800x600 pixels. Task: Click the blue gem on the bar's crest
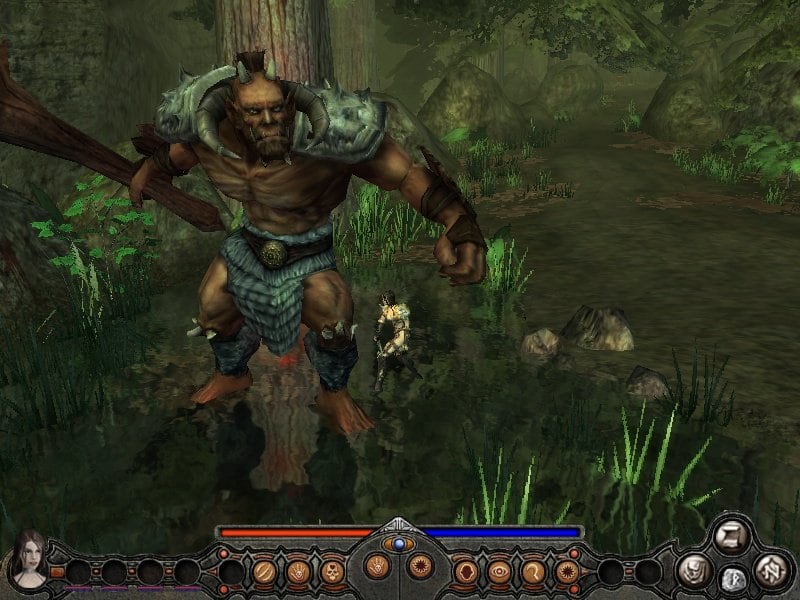point(399,544)
